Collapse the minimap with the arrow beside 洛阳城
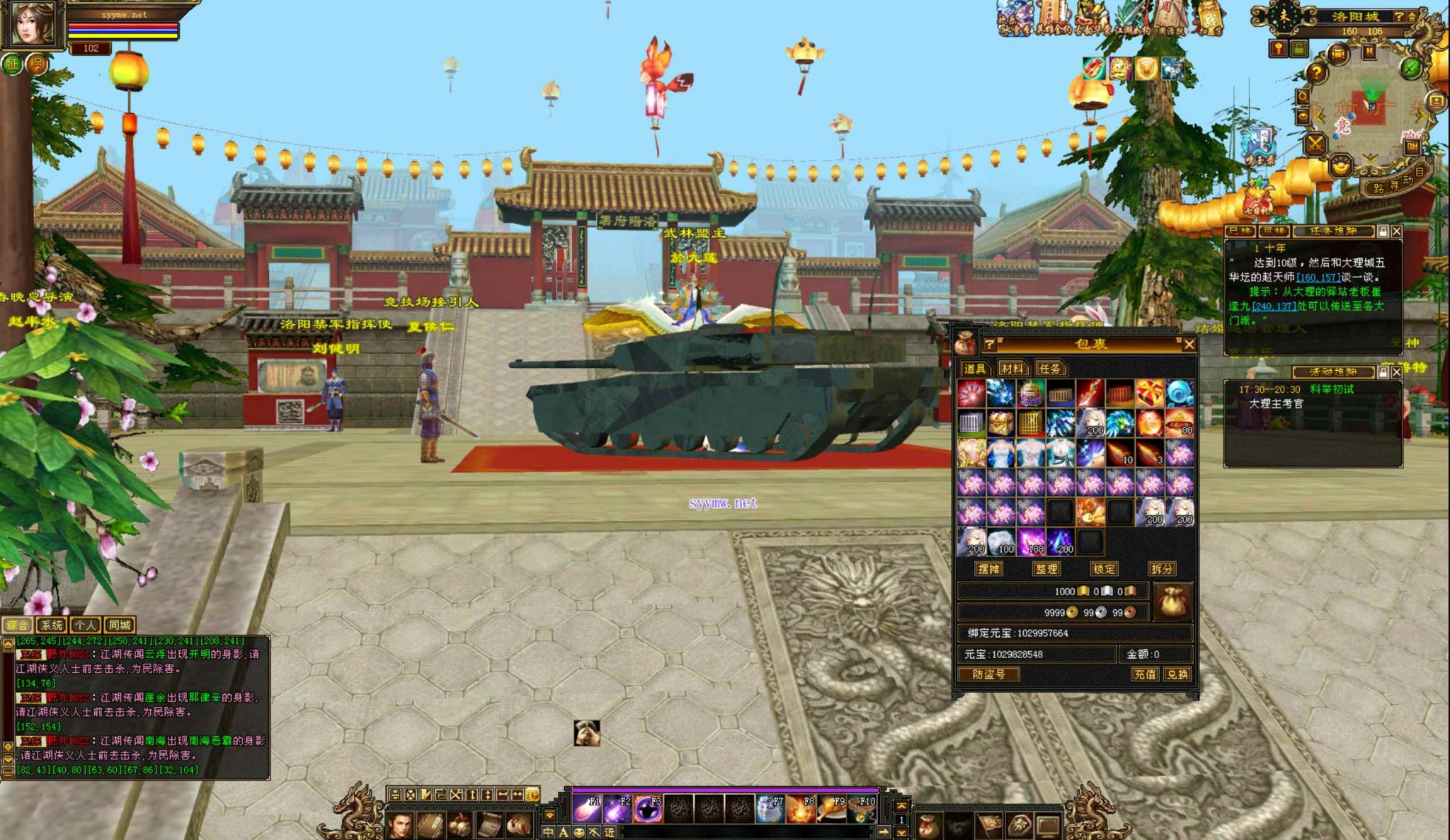Viewport: 1450px width, 840px height. point(1411,16)
